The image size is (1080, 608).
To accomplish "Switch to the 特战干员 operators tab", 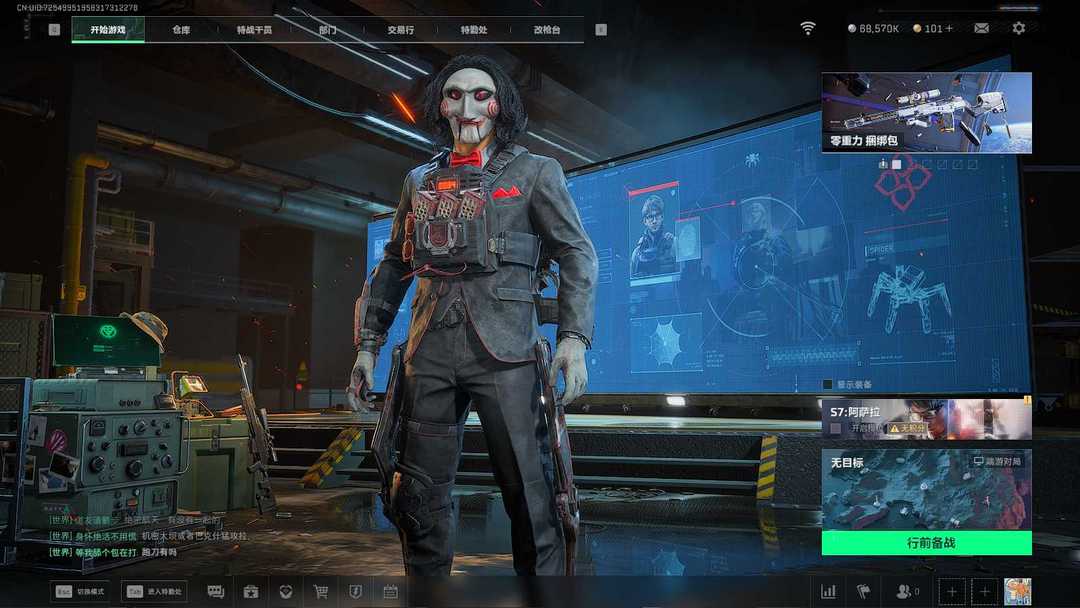I will (254, 30).
